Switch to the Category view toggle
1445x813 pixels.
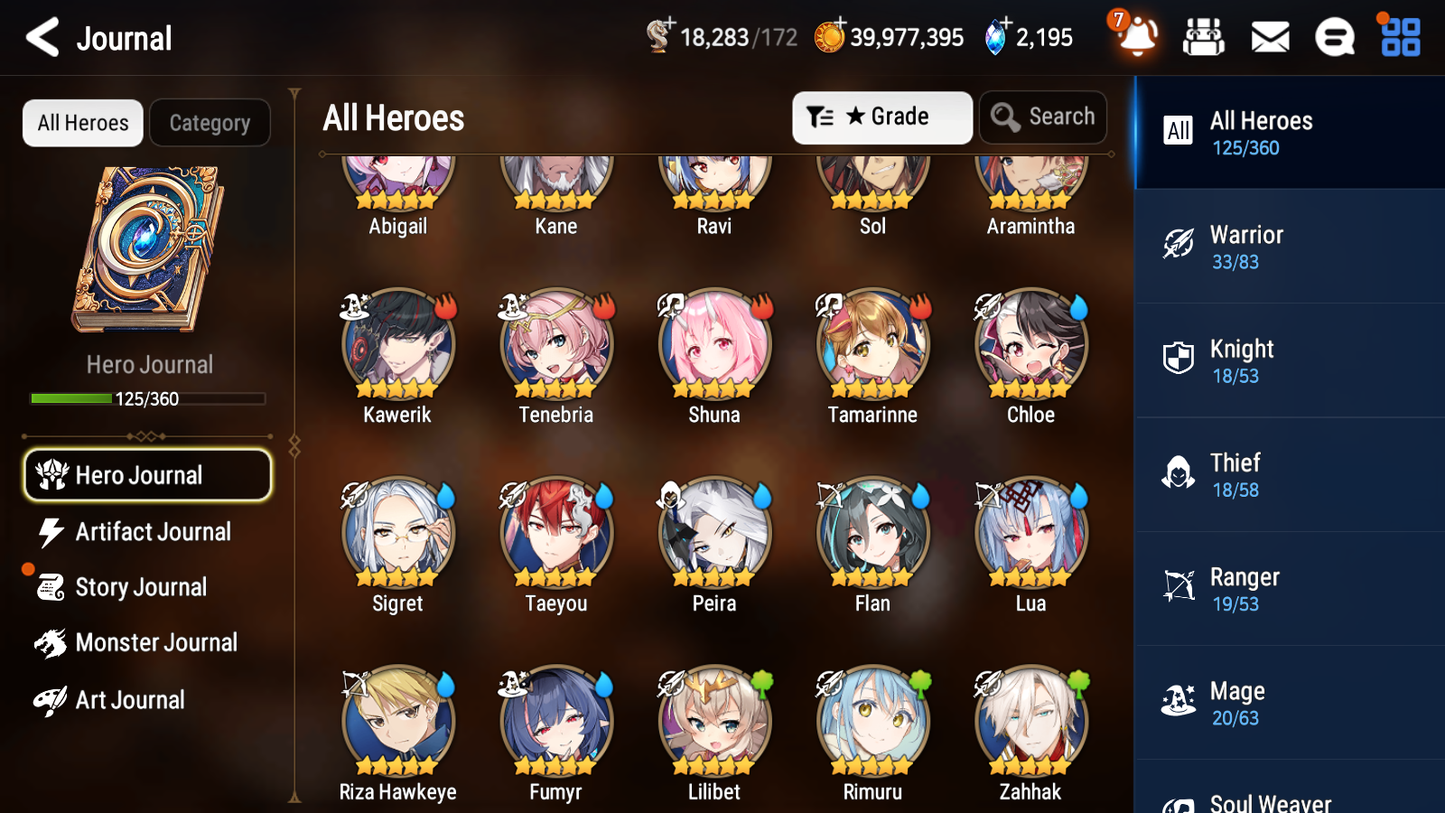click(210, 122)
